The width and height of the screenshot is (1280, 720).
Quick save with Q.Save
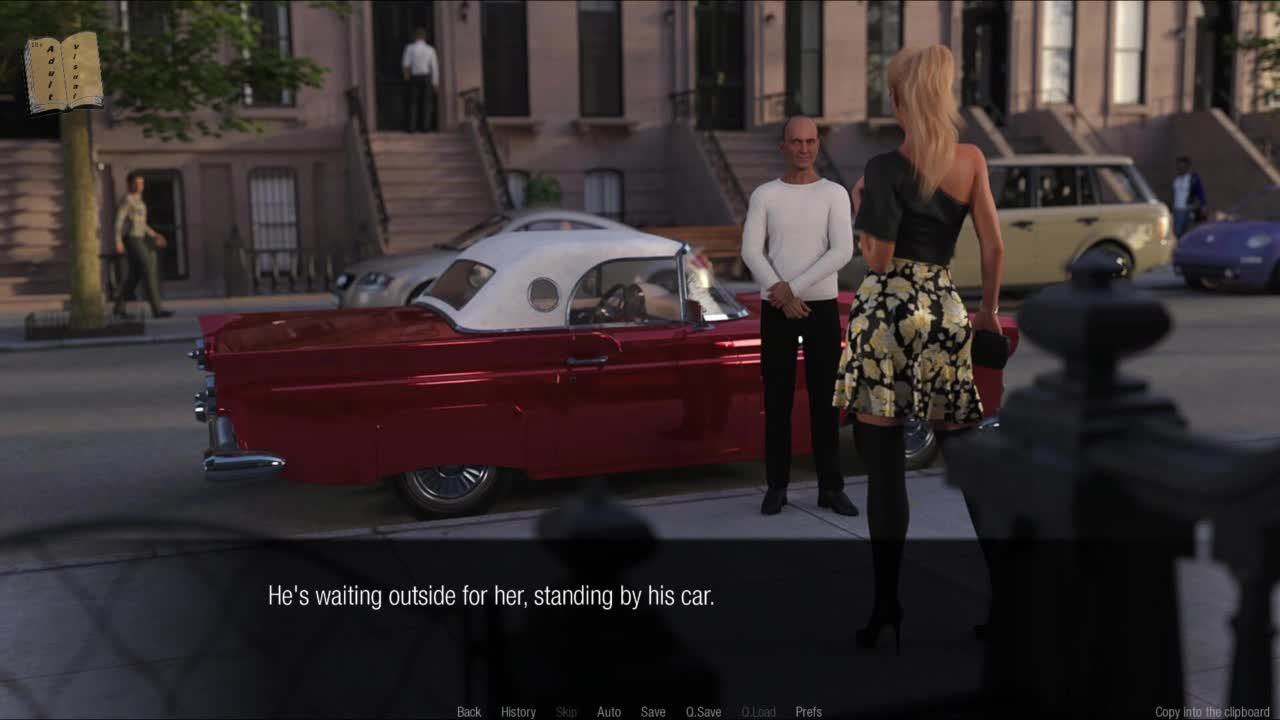[703, 712]
